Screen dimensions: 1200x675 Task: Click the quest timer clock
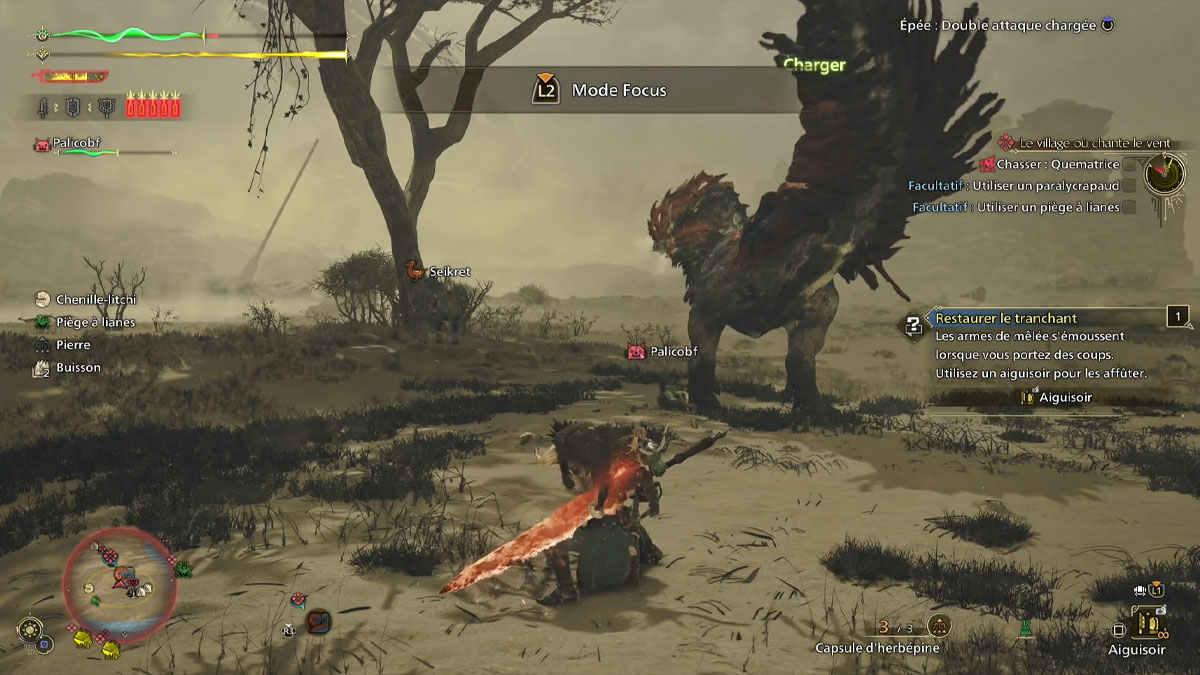tap(1163, 174)
